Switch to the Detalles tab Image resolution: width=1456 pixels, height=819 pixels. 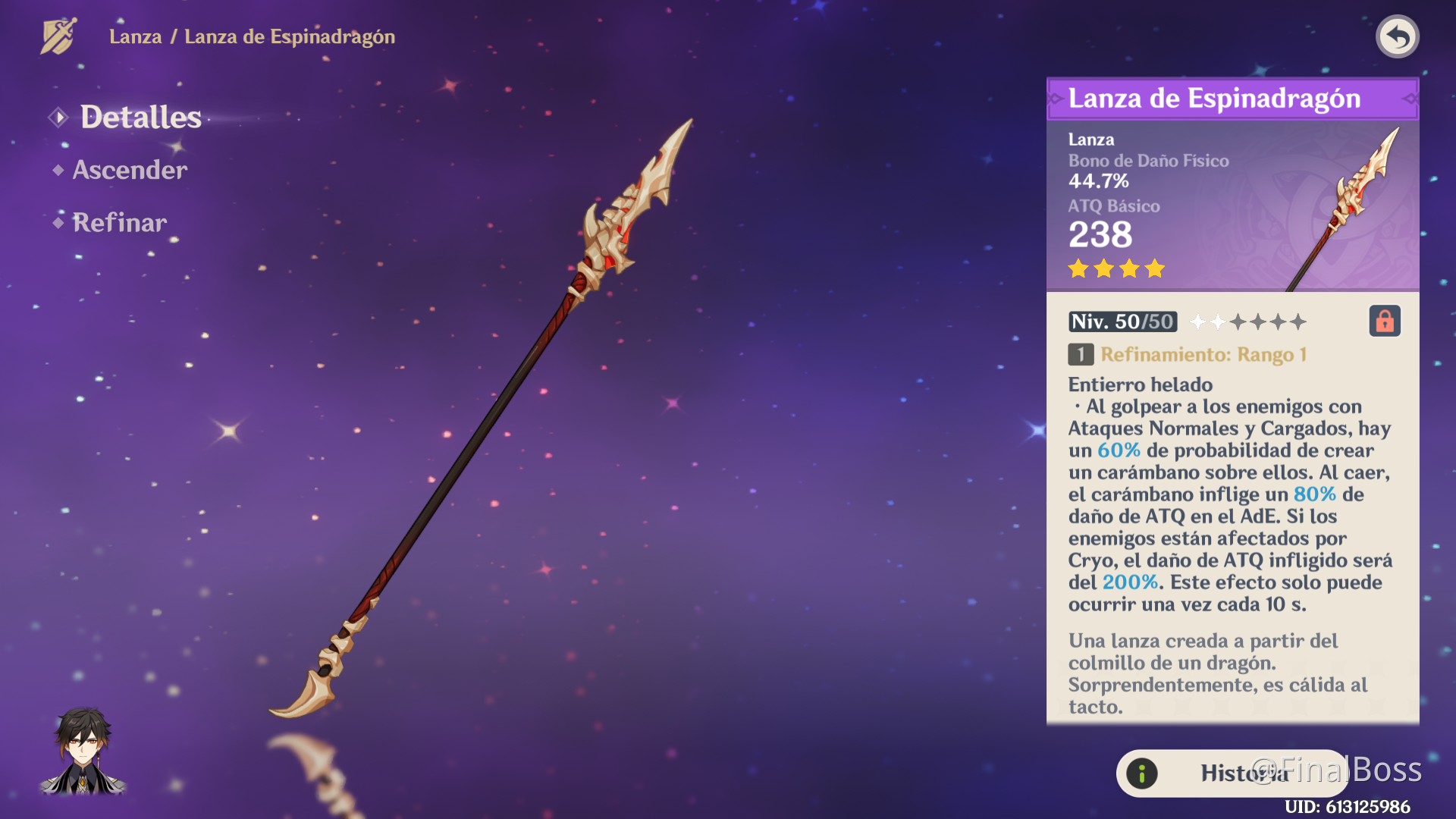tap(140, 118)
